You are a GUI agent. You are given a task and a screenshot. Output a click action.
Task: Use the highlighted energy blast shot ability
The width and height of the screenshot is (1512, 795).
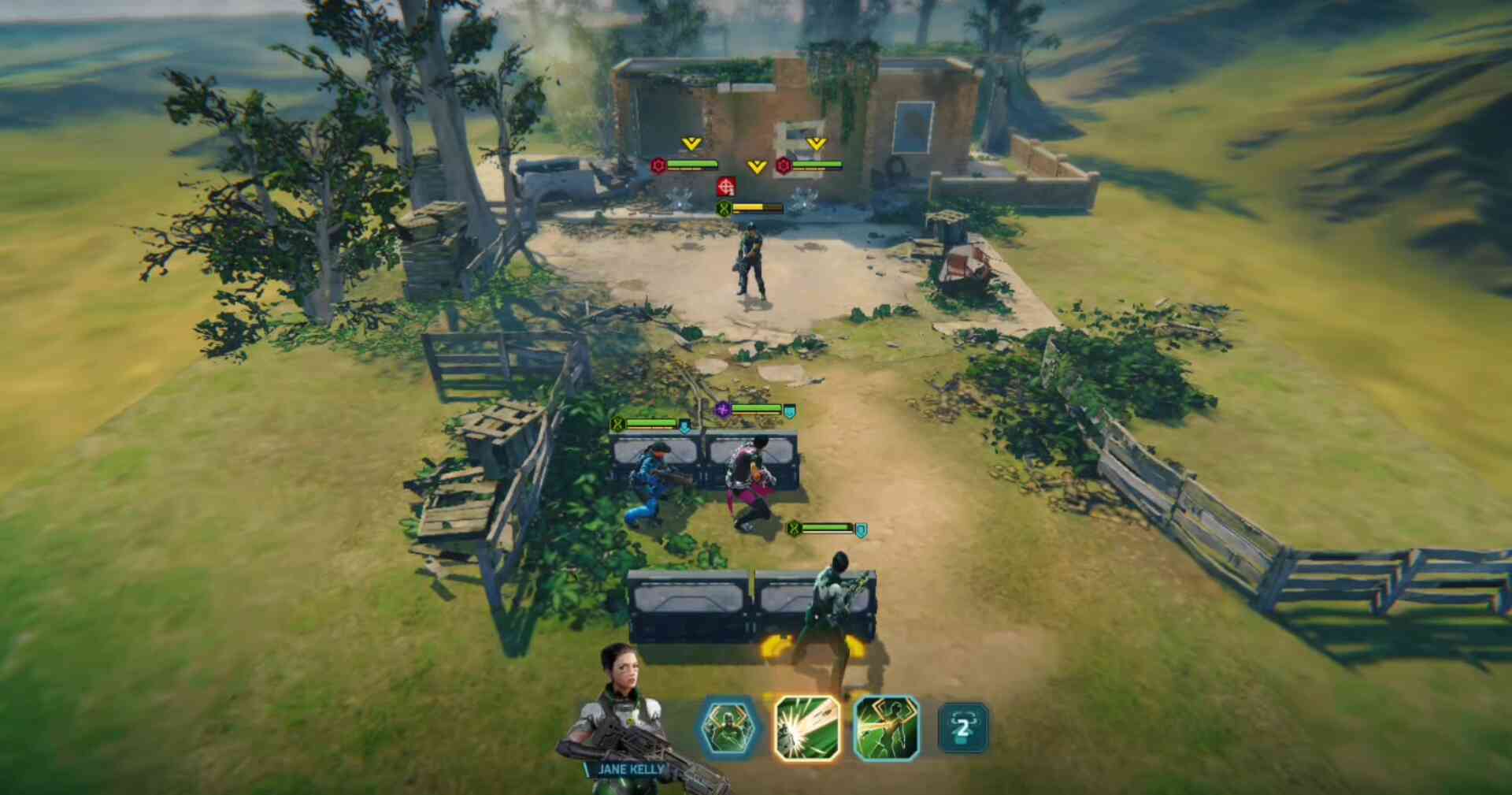(806, 728)
